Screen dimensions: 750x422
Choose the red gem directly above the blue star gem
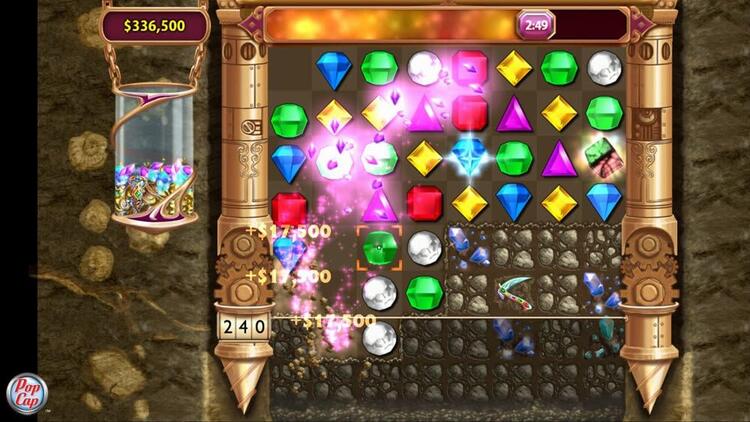pyautogui.click(x=469, y=112)
